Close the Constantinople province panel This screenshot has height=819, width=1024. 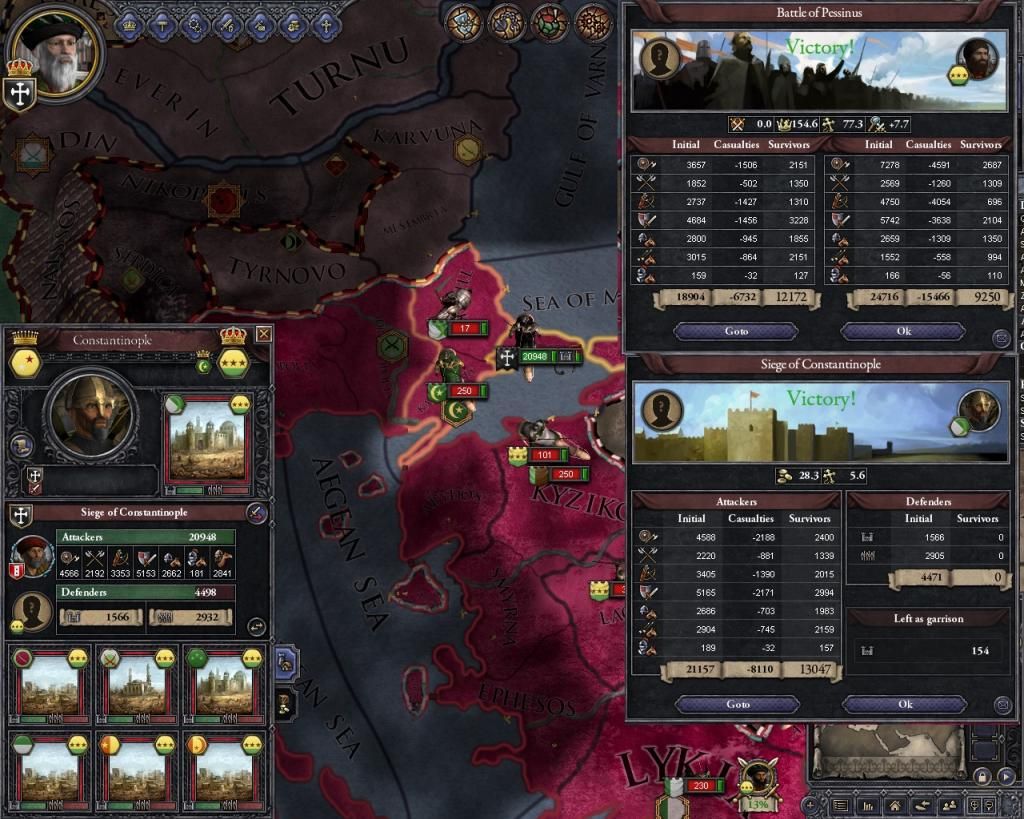pos(264,334)
